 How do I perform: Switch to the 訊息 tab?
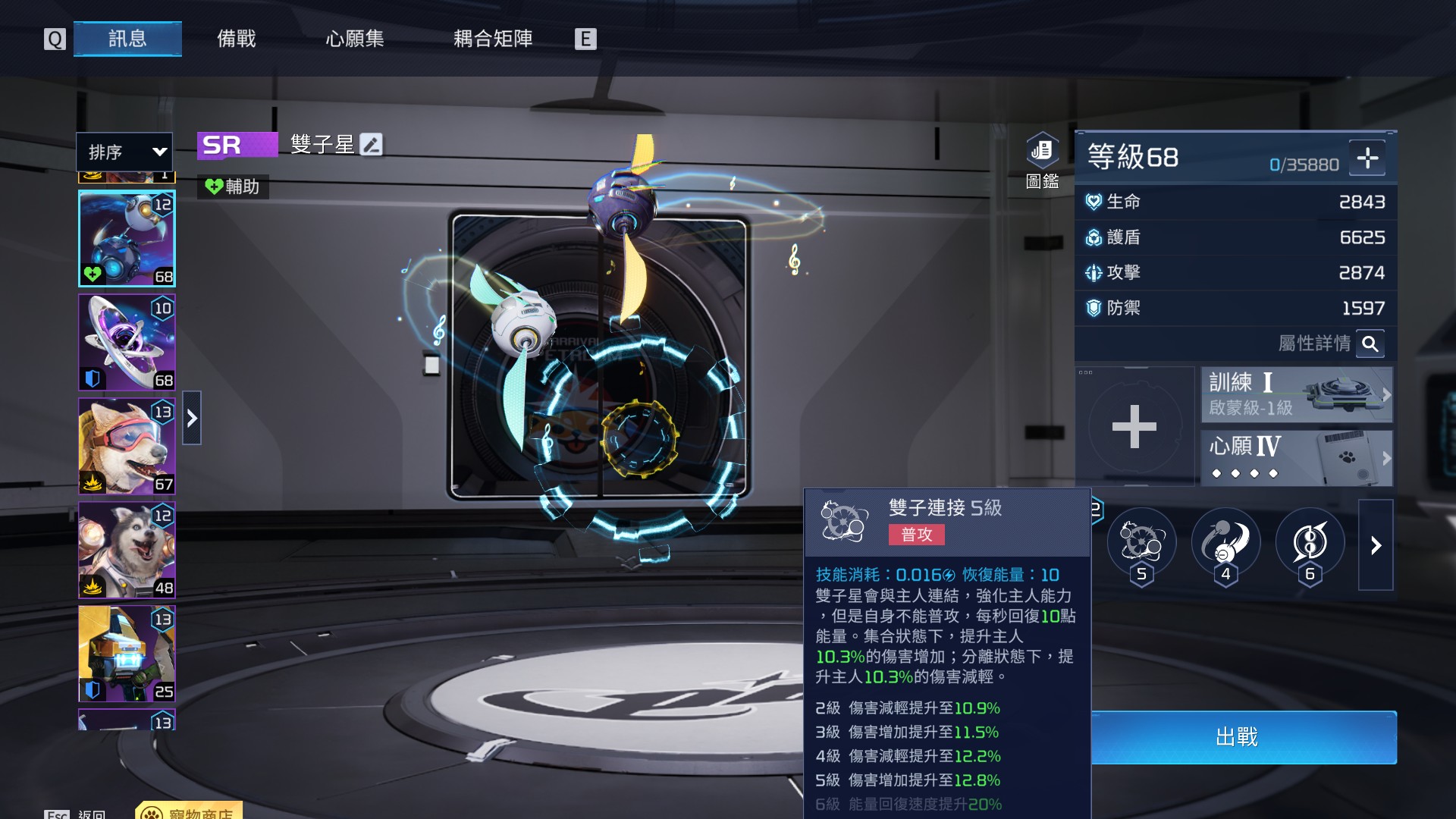(127, 39)
